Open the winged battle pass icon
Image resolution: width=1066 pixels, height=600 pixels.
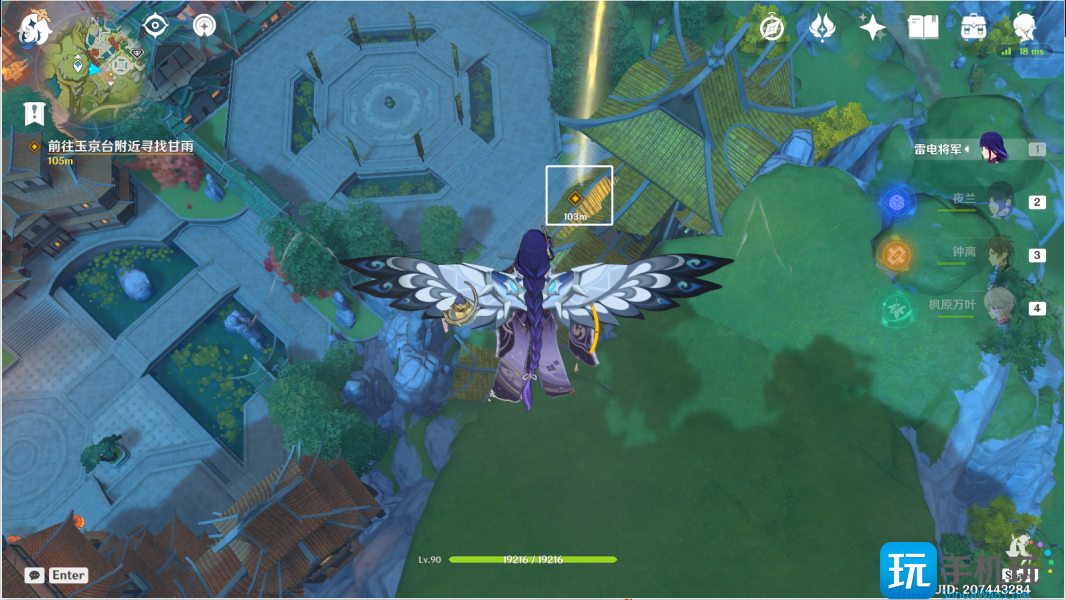822,28
